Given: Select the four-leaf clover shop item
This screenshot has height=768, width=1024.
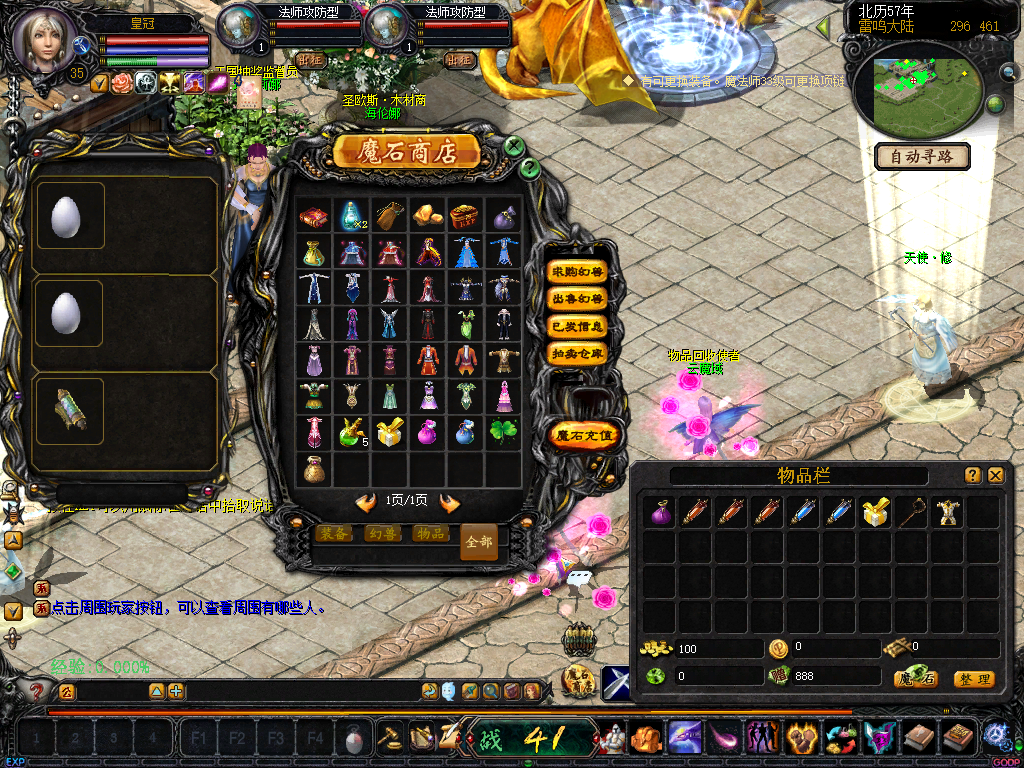Looking at the screenshot, I should click(x=503, y=431).
